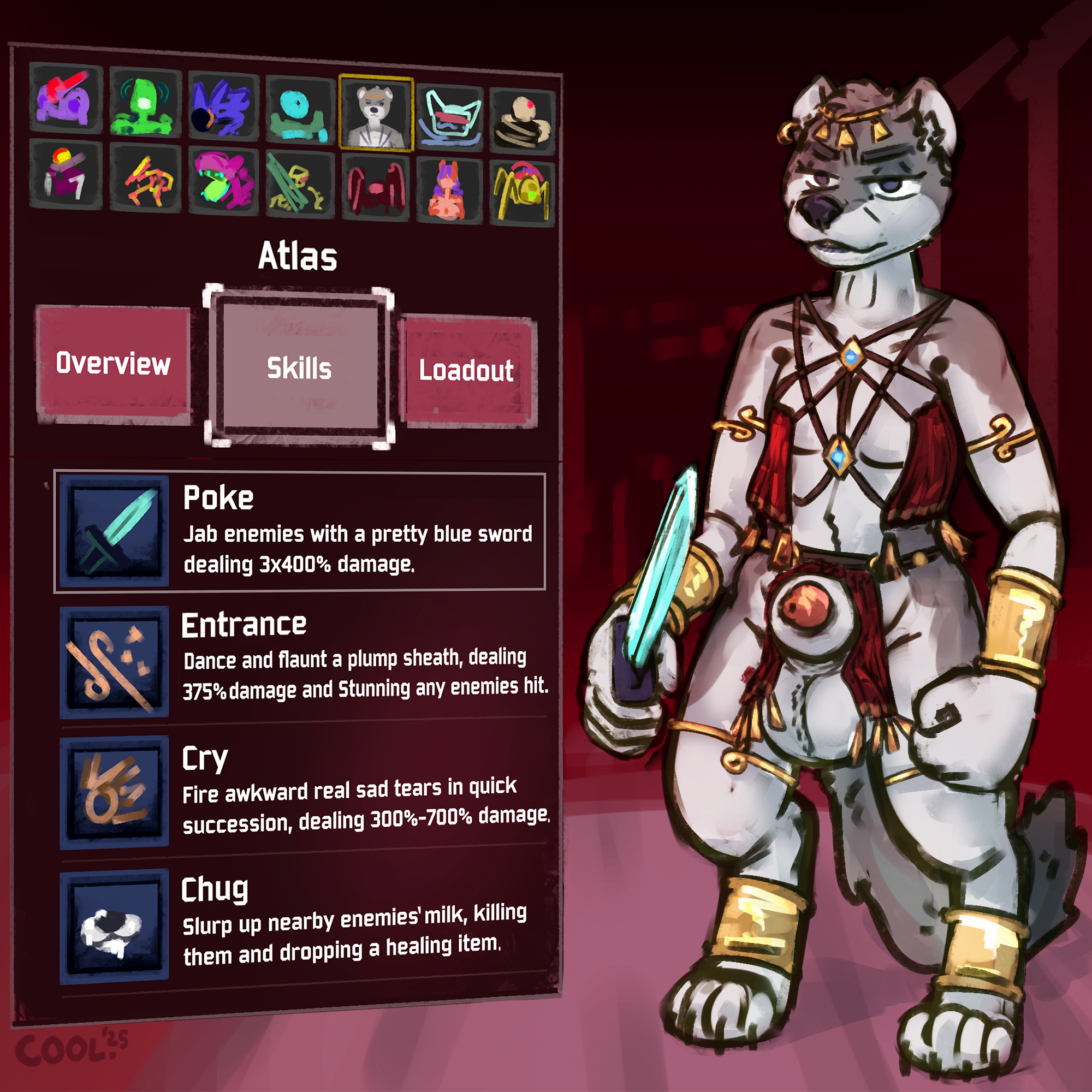This screenshot has height=1092, width=1092.
Task: Pick the highlighted grey wolf Atlas portrait
Action: tap(376, 113)
